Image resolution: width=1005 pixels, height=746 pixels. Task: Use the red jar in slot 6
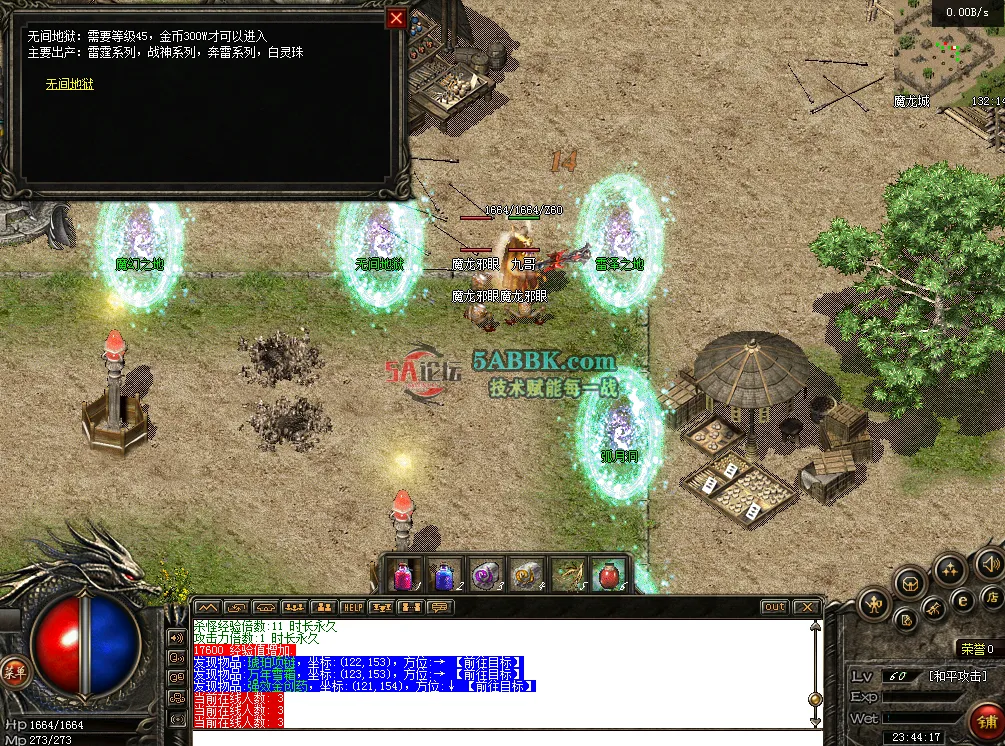coord(608,575)
